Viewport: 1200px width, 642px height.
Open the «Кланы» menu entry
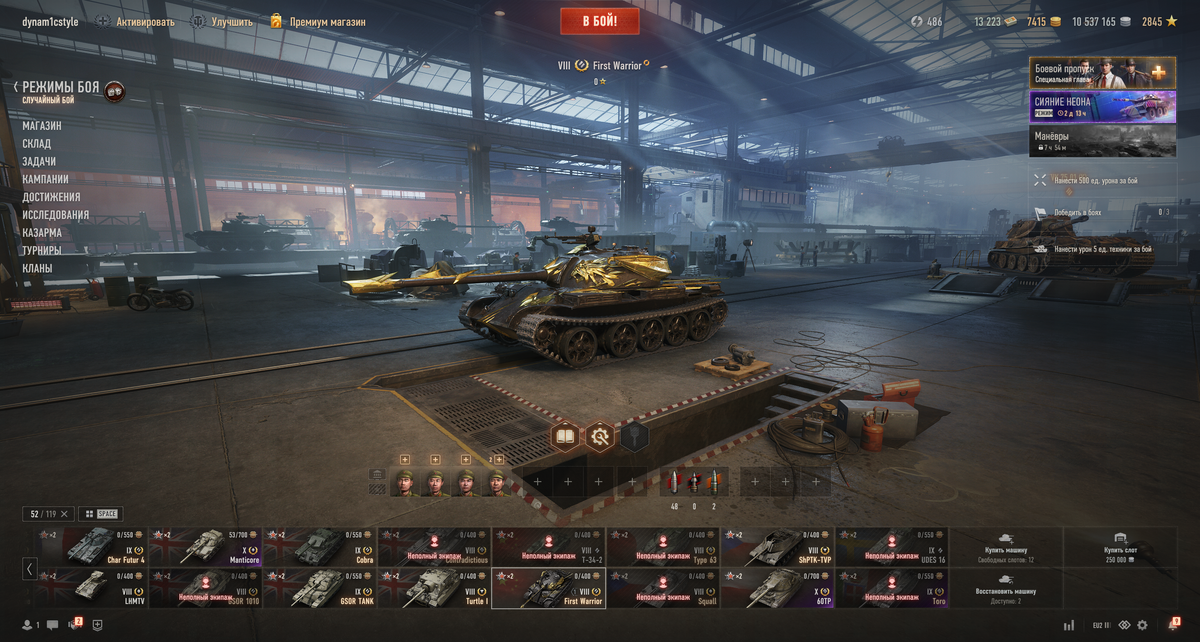pos(38,269)
